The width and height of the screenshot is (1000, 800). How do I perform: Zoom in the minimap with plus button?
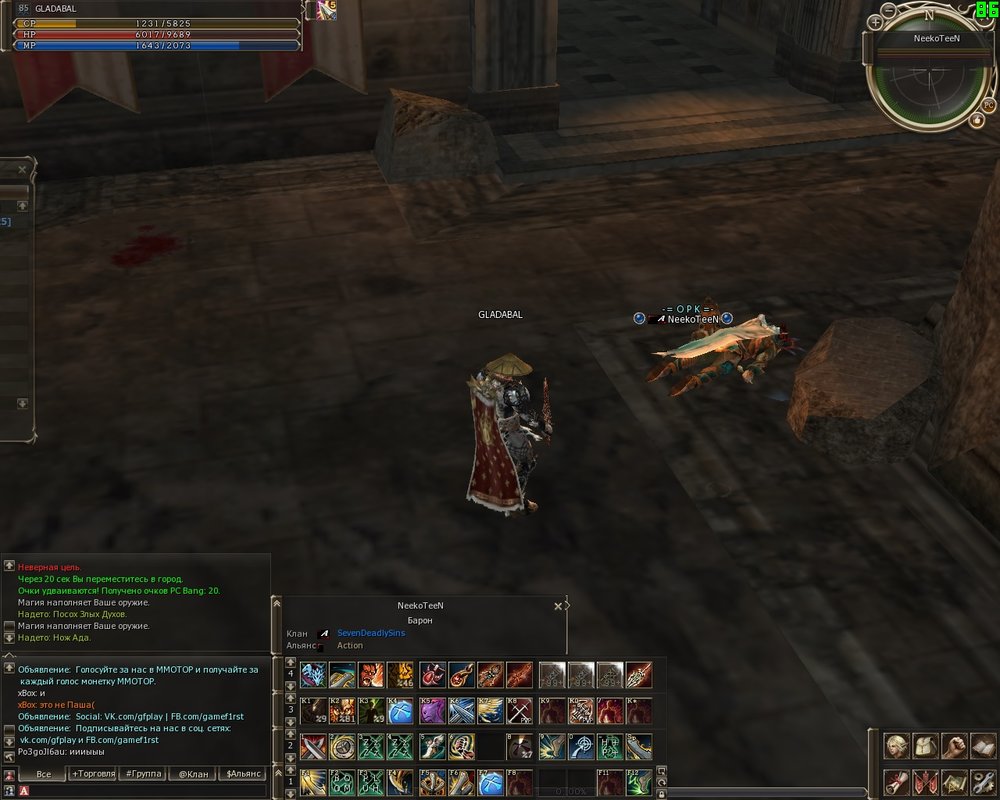click(876, 21)
